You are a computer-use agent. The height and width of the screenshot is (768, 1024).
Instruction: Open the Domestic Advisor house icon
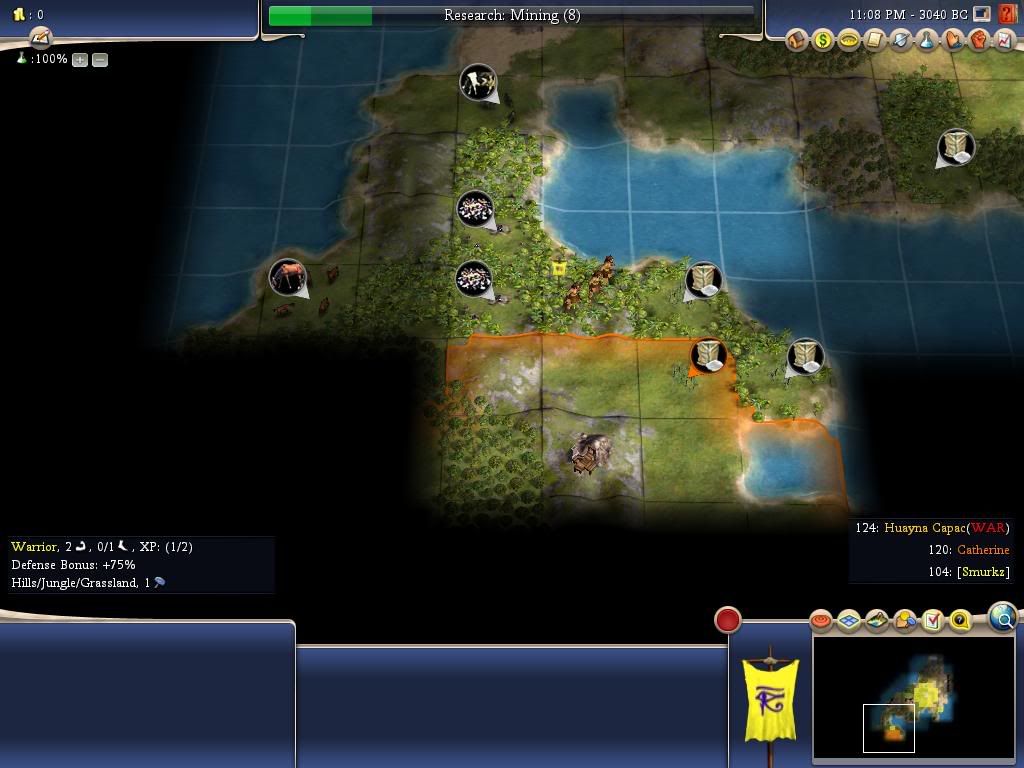[797, 40]
